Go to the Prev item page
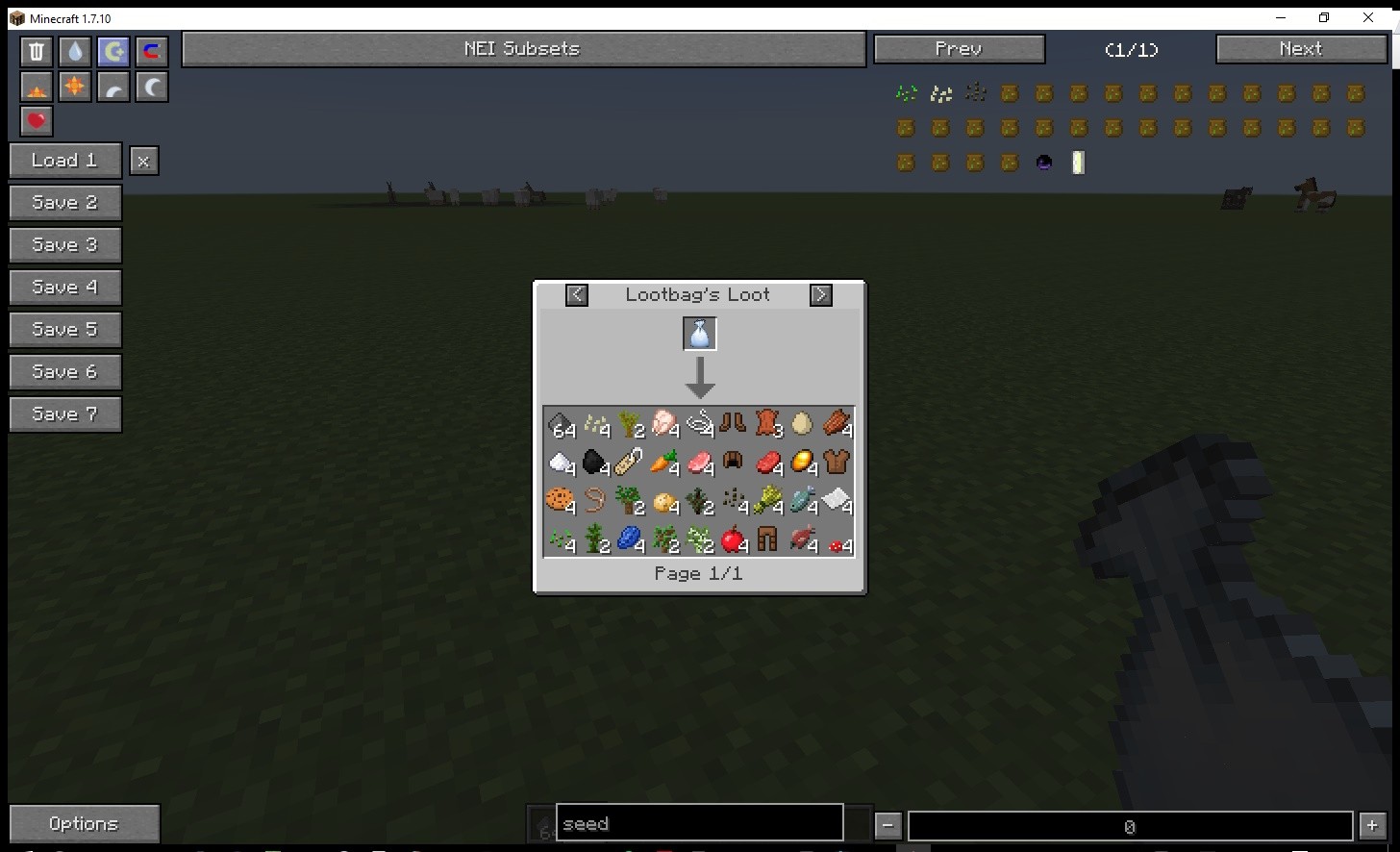 [959, 49]
